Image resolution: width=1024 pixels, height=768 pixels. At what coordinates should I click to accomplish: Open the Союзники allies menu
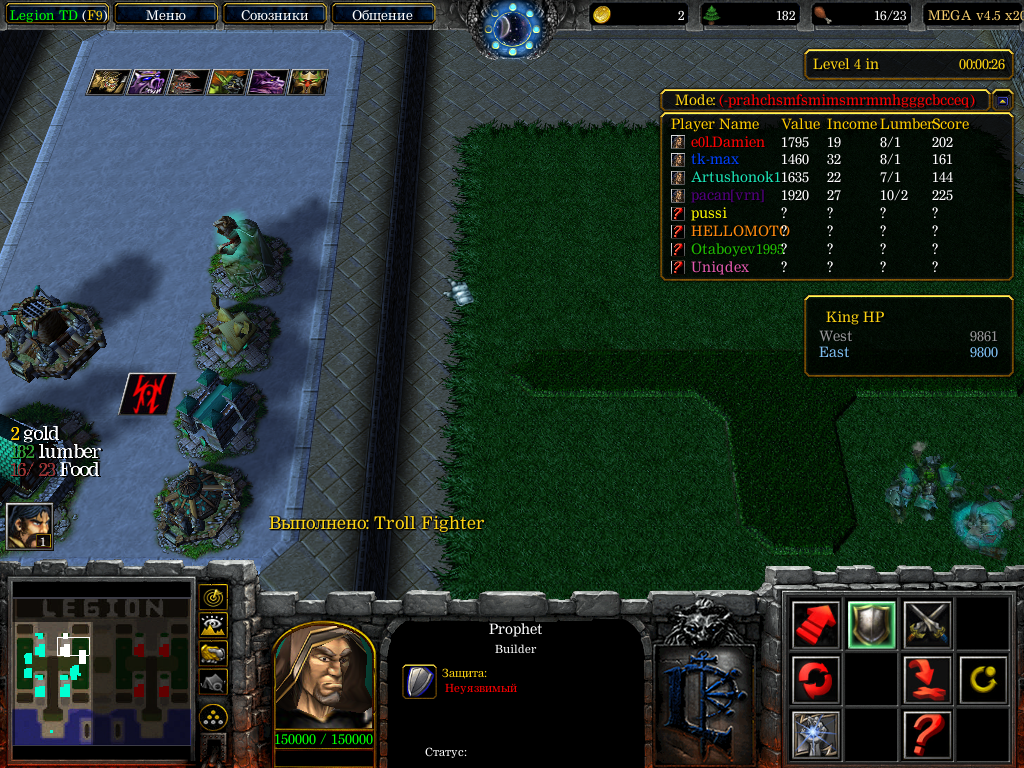[x=273, y=15]
